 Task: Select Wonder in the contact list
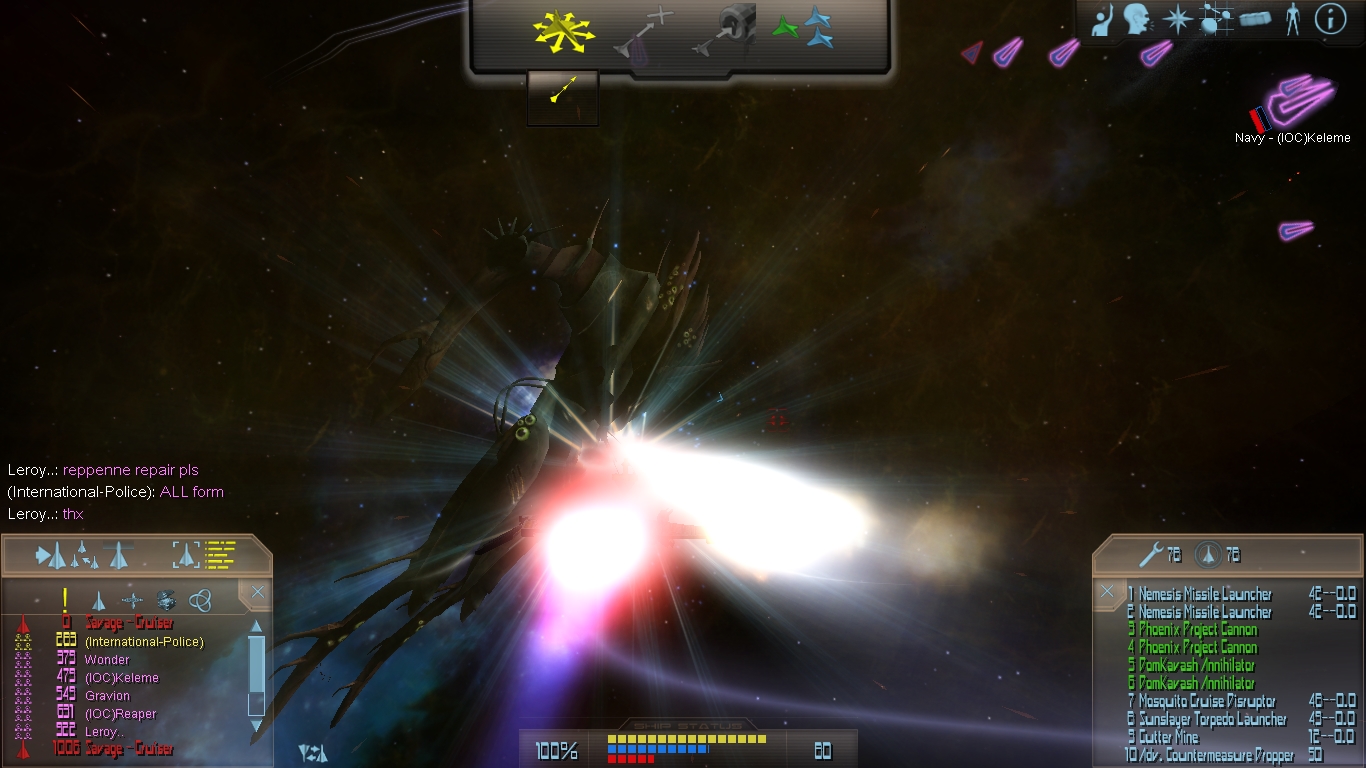[x=107, y=660]
